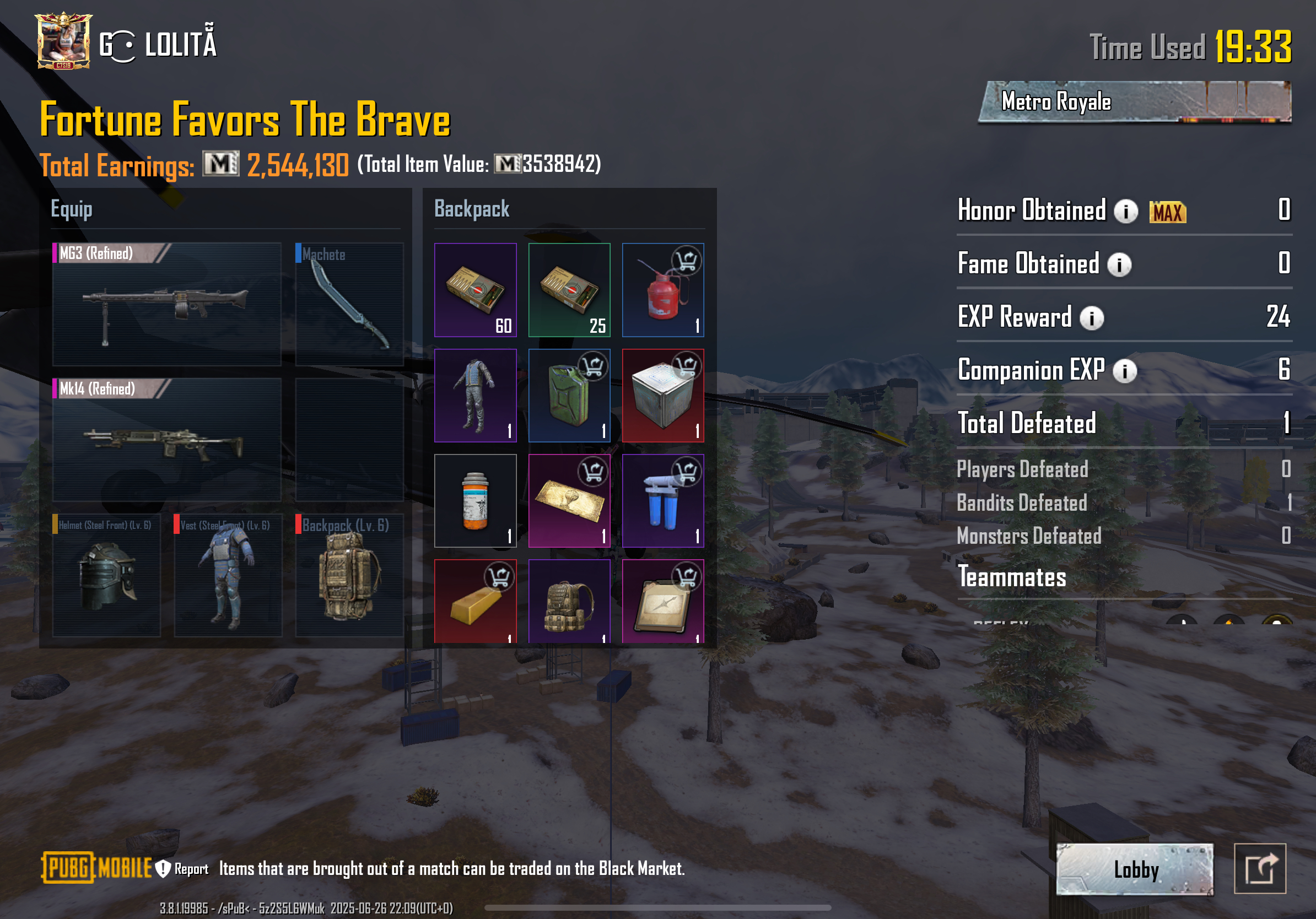The width and height of the screenshot is (1316, 919).
Task: Report this match result
Action: pyautogui.click(x=182, y=868)
